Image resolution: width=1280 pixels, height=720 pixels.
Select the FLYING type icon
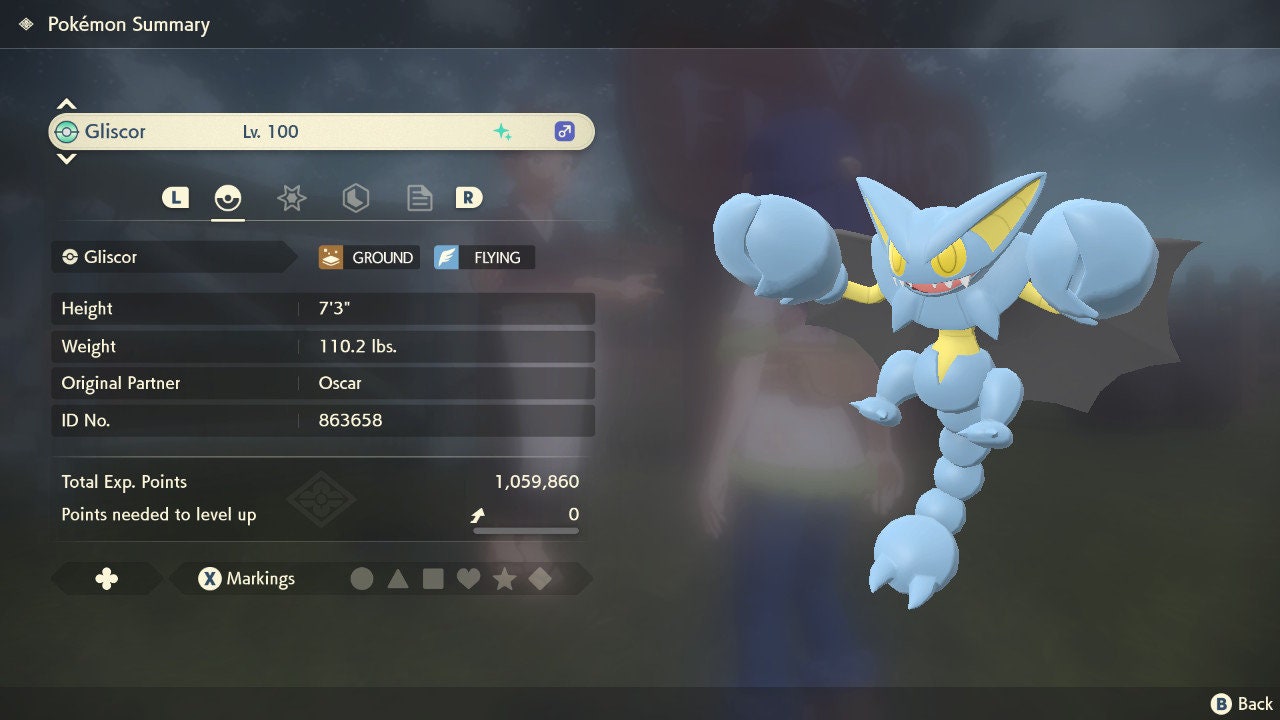[483, 257]
